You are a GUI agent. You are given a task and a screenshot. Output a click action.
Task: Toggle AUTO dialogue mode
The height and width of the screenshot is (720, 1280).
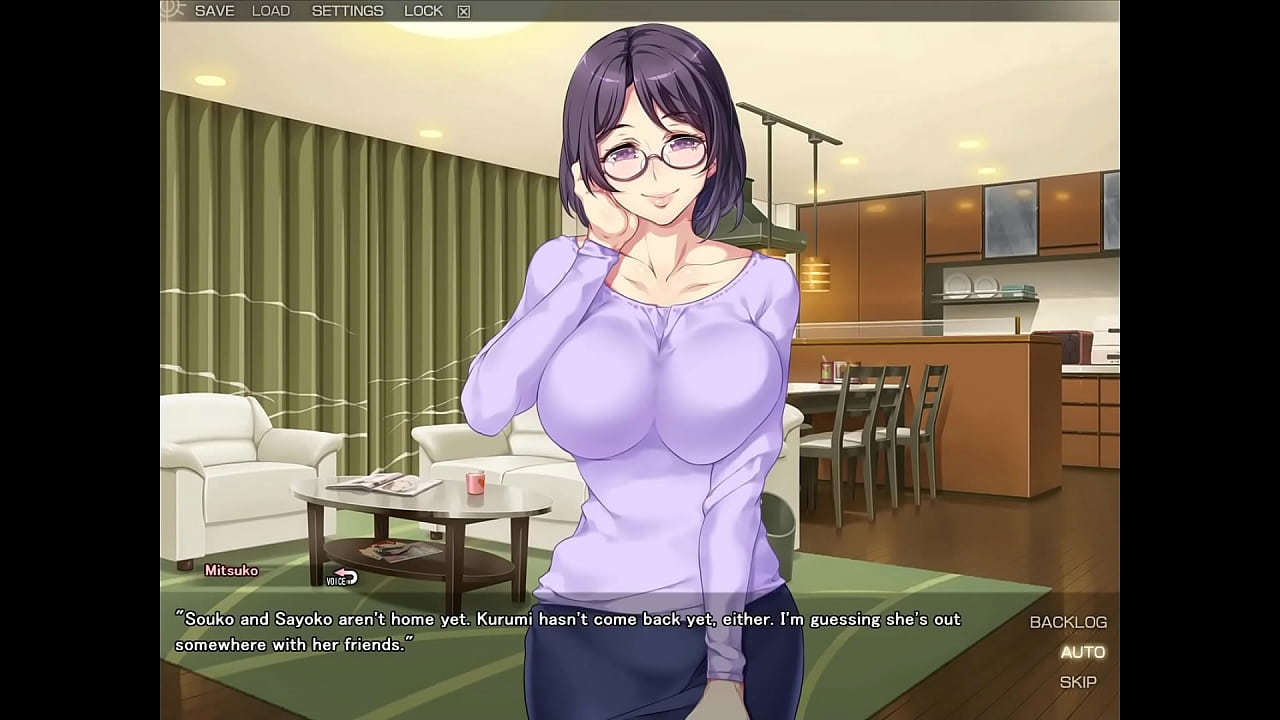point(1082,652)
